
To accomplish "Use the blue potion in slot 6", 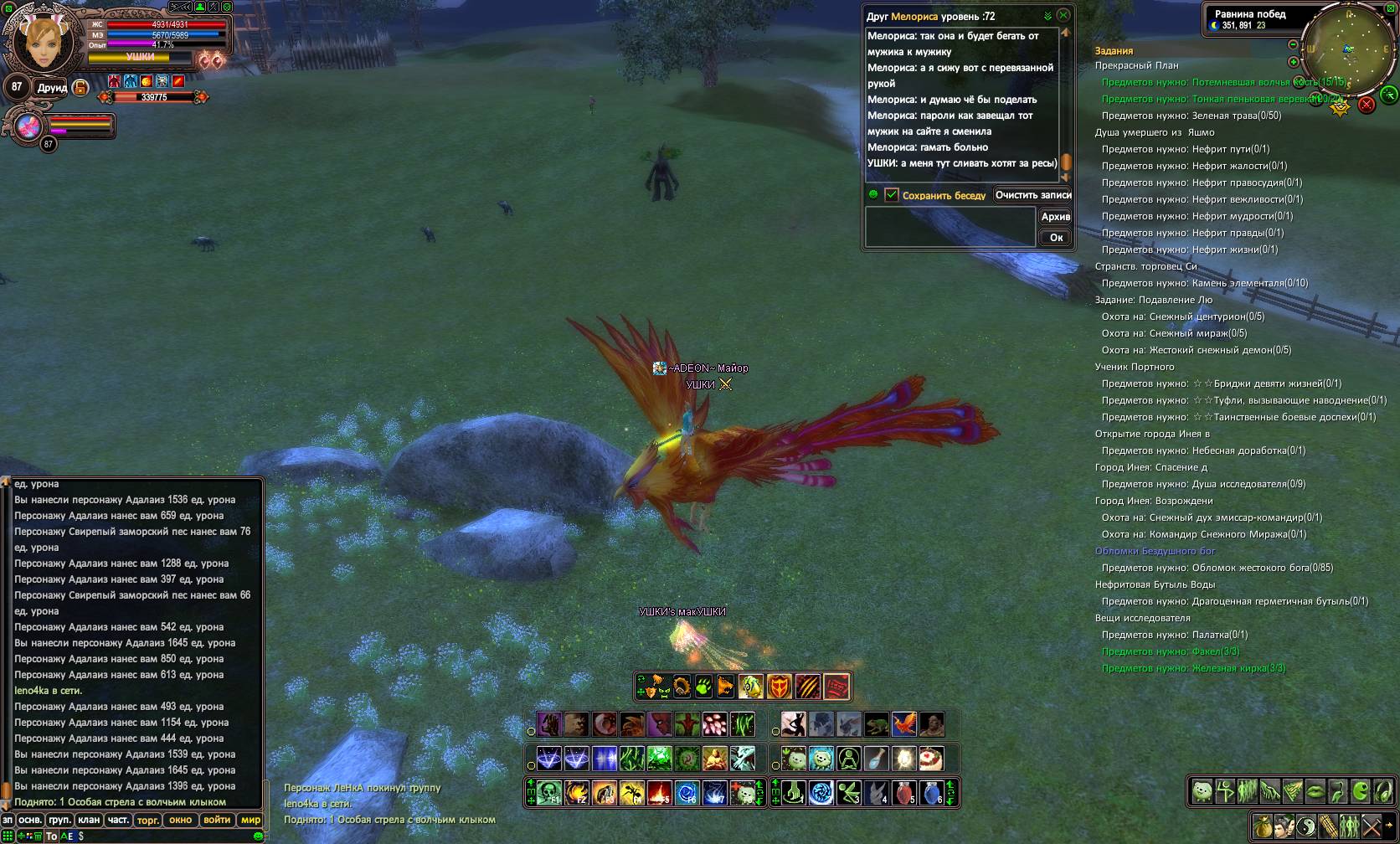I will (x=930, y=792).
